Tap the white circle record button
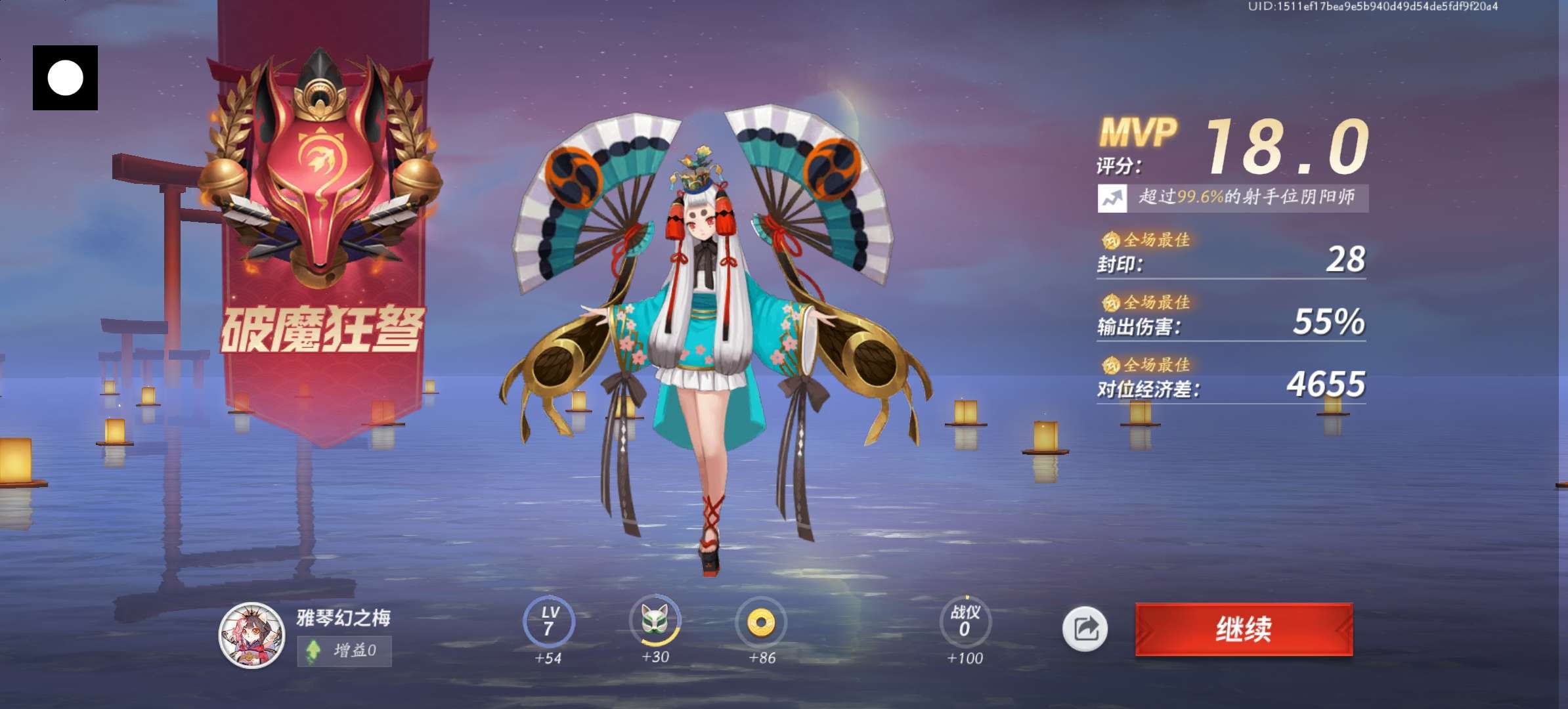The height and width of the screenshot is (709, 1568). click(x=65, y=77)
